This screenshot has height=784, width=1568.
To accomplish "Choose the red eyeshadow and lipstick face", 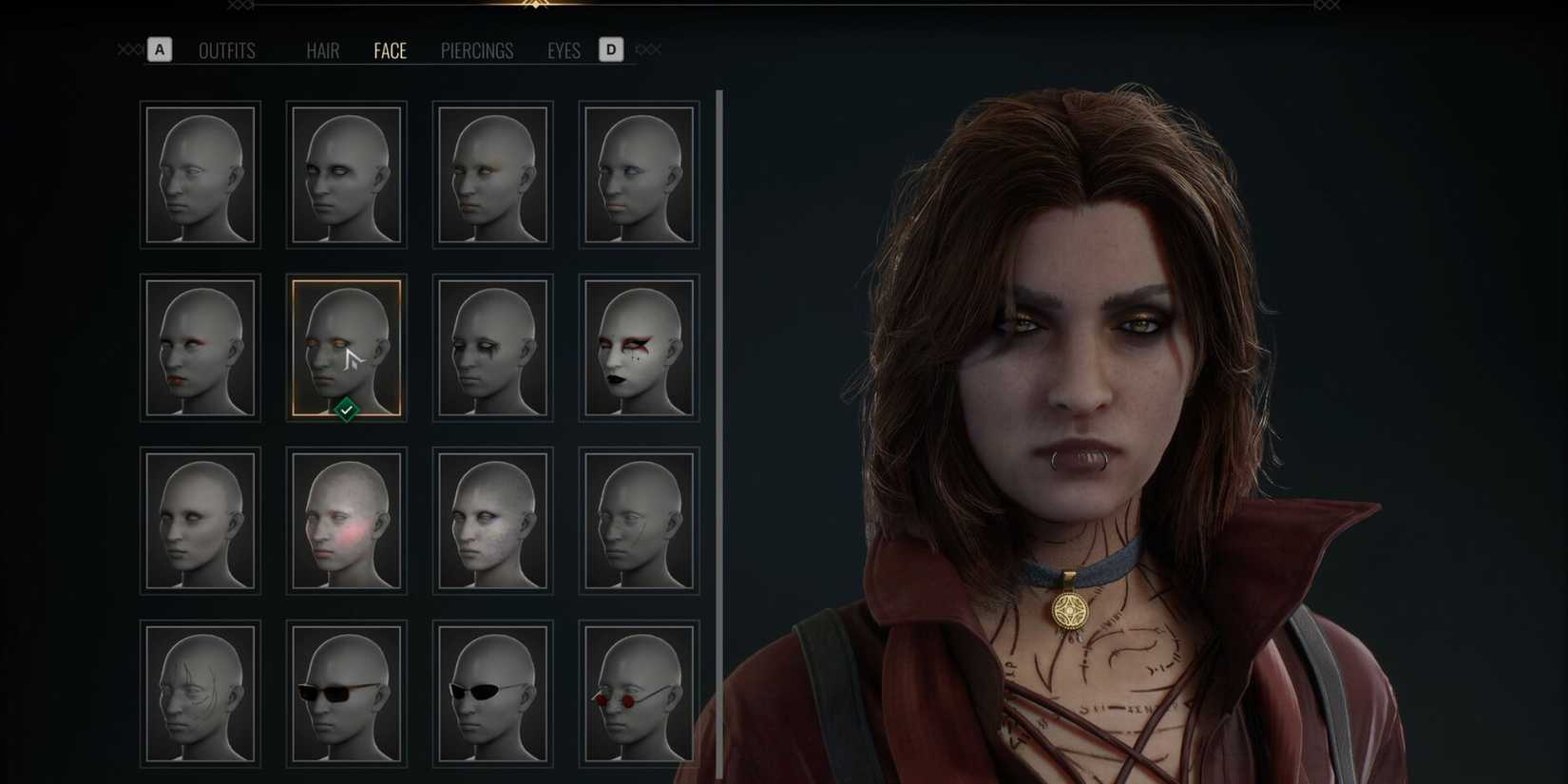I will click(x=200, y=347).
